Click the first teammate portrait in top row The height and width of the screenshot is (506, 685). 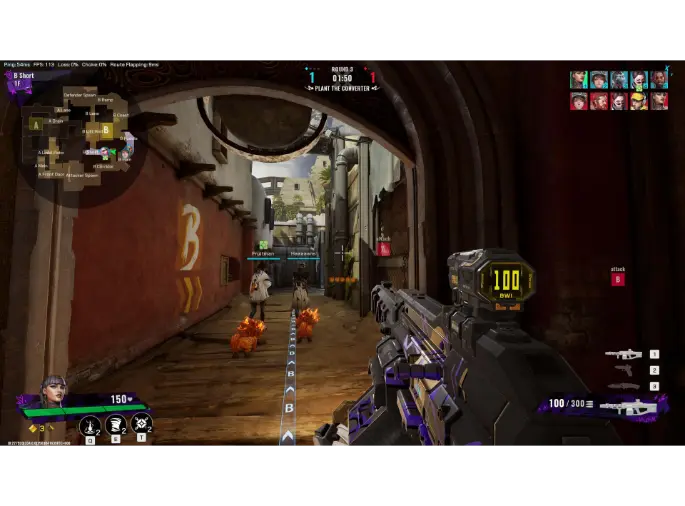[578, 80]
